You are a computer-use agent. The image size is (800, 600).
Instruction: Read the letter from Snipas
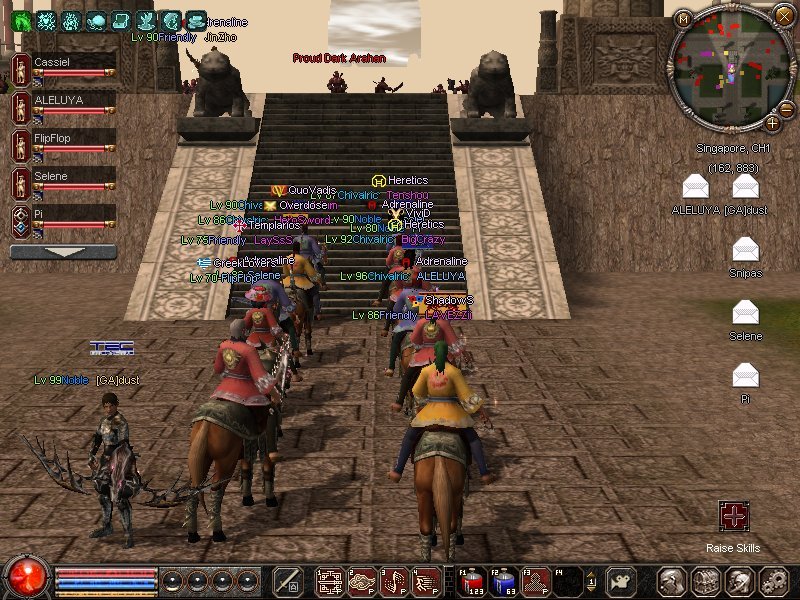tap(745, 250)
